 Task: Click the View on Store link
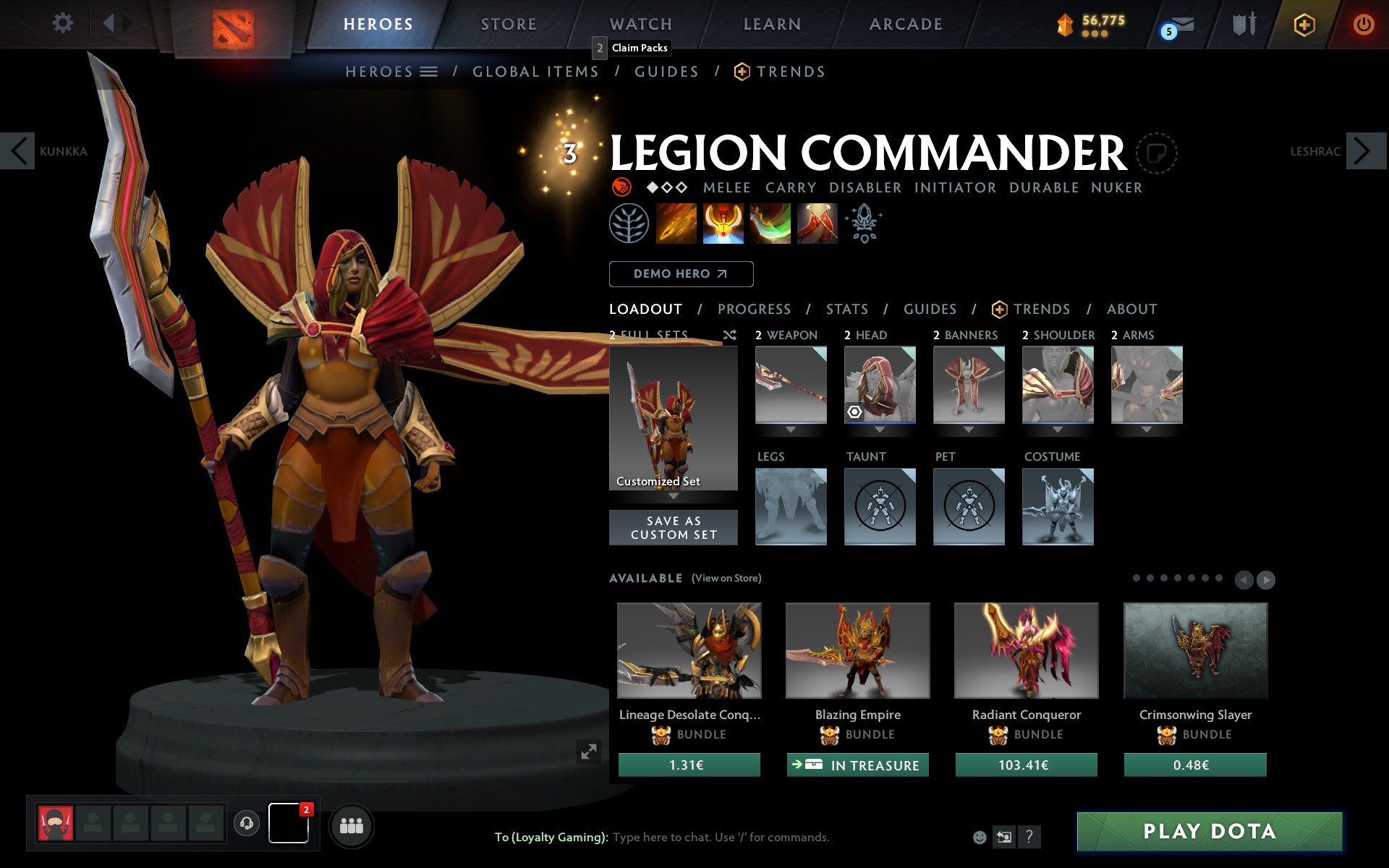click(x=726, y=578)
